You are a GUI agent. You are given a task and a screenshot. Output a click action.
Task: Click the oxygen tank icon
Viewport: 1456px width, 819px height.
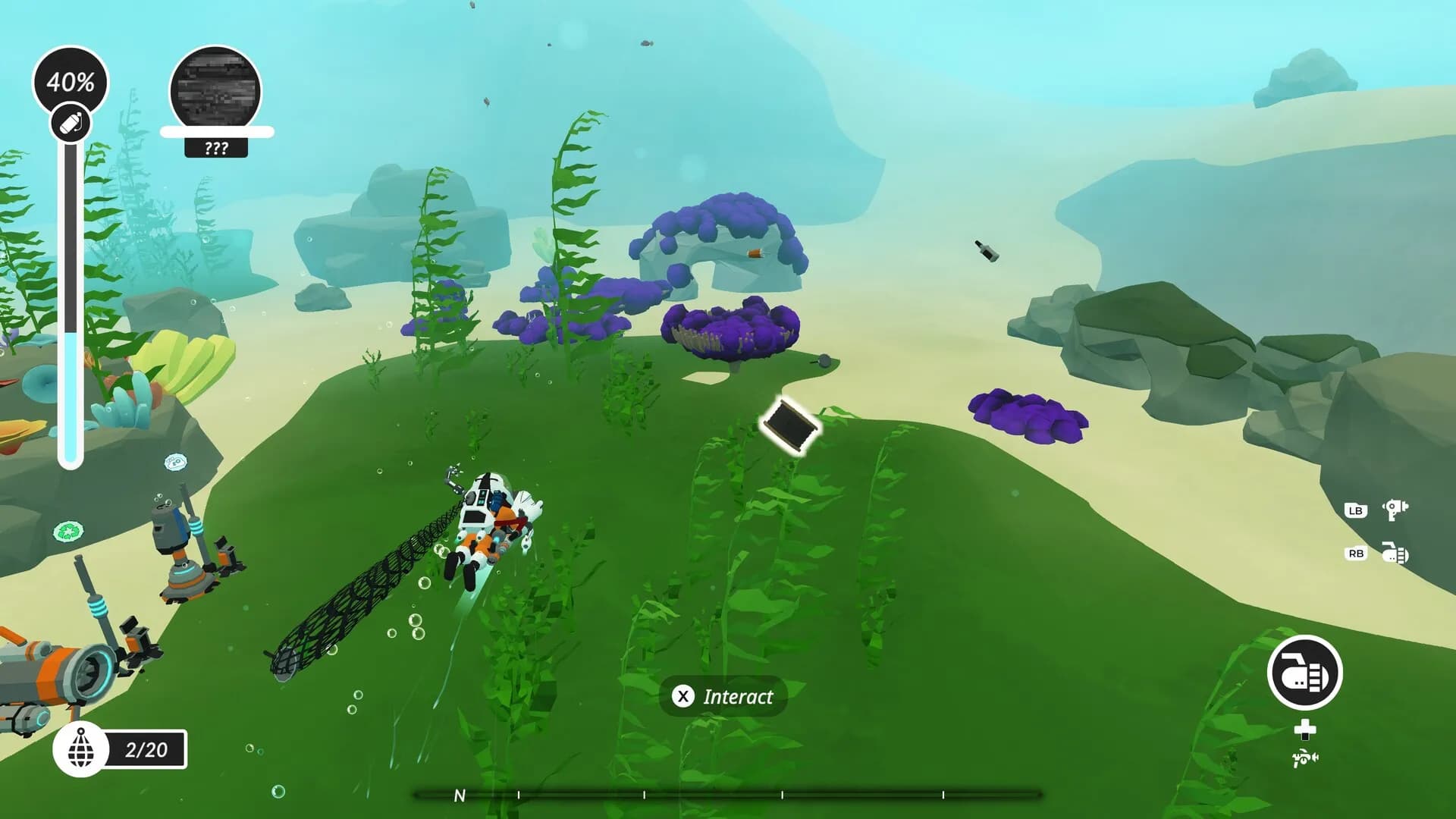[x=71, y=124]
